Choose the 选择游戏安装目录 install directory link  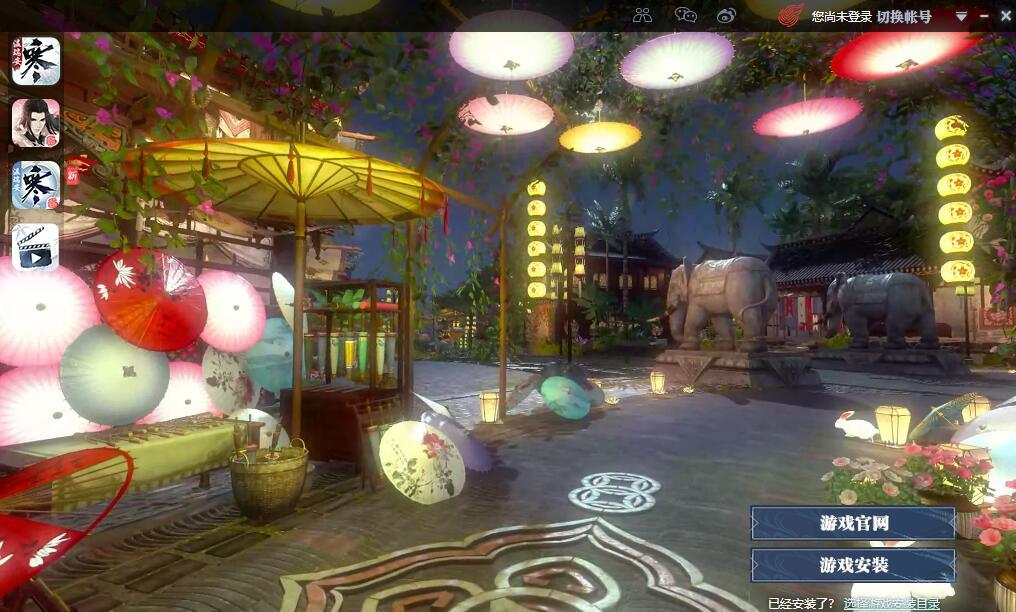pyautogui.click(x=891, y=603)
